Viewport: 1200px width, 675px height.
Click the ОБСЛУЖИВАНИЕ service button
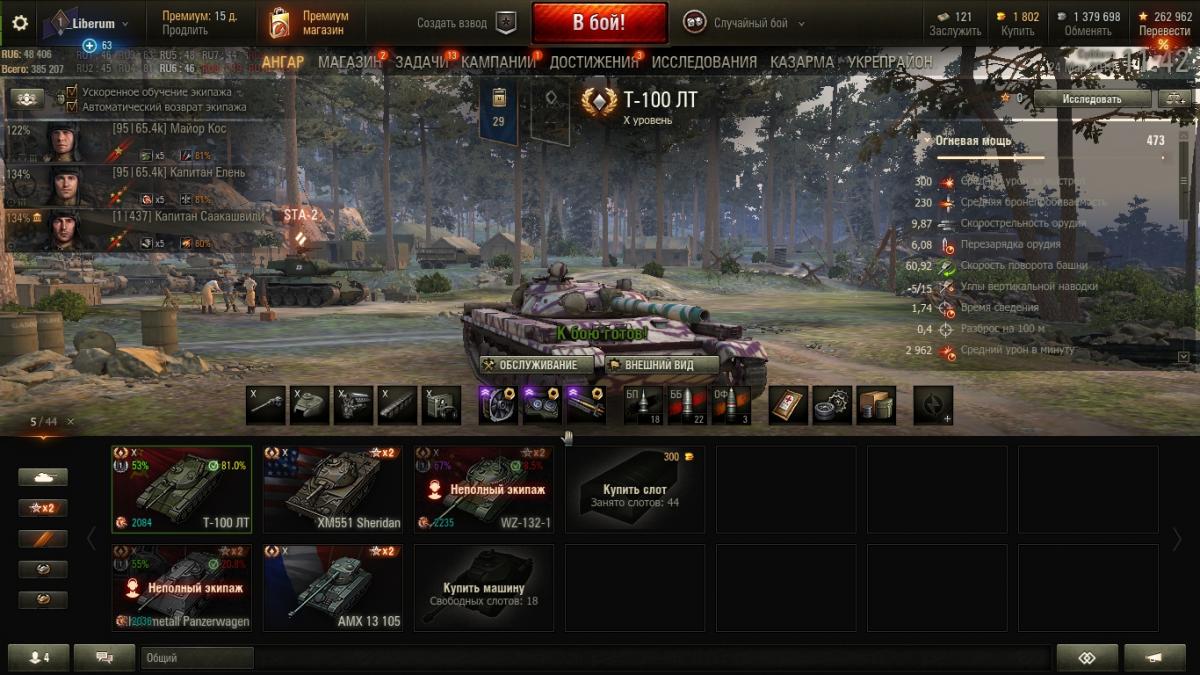[x=530, y=365]
